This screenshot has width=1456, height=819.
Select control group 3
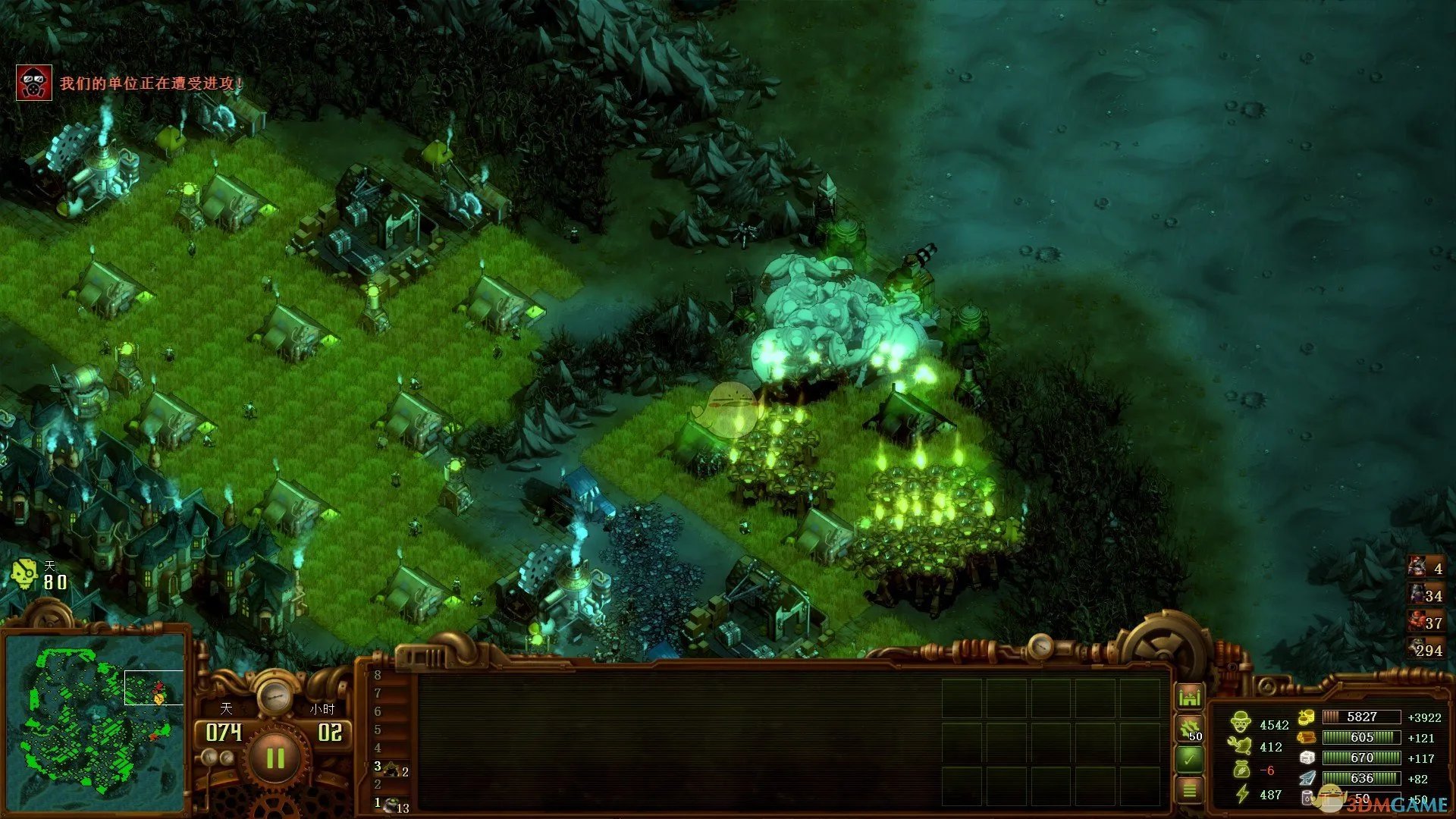coord(391,769)
